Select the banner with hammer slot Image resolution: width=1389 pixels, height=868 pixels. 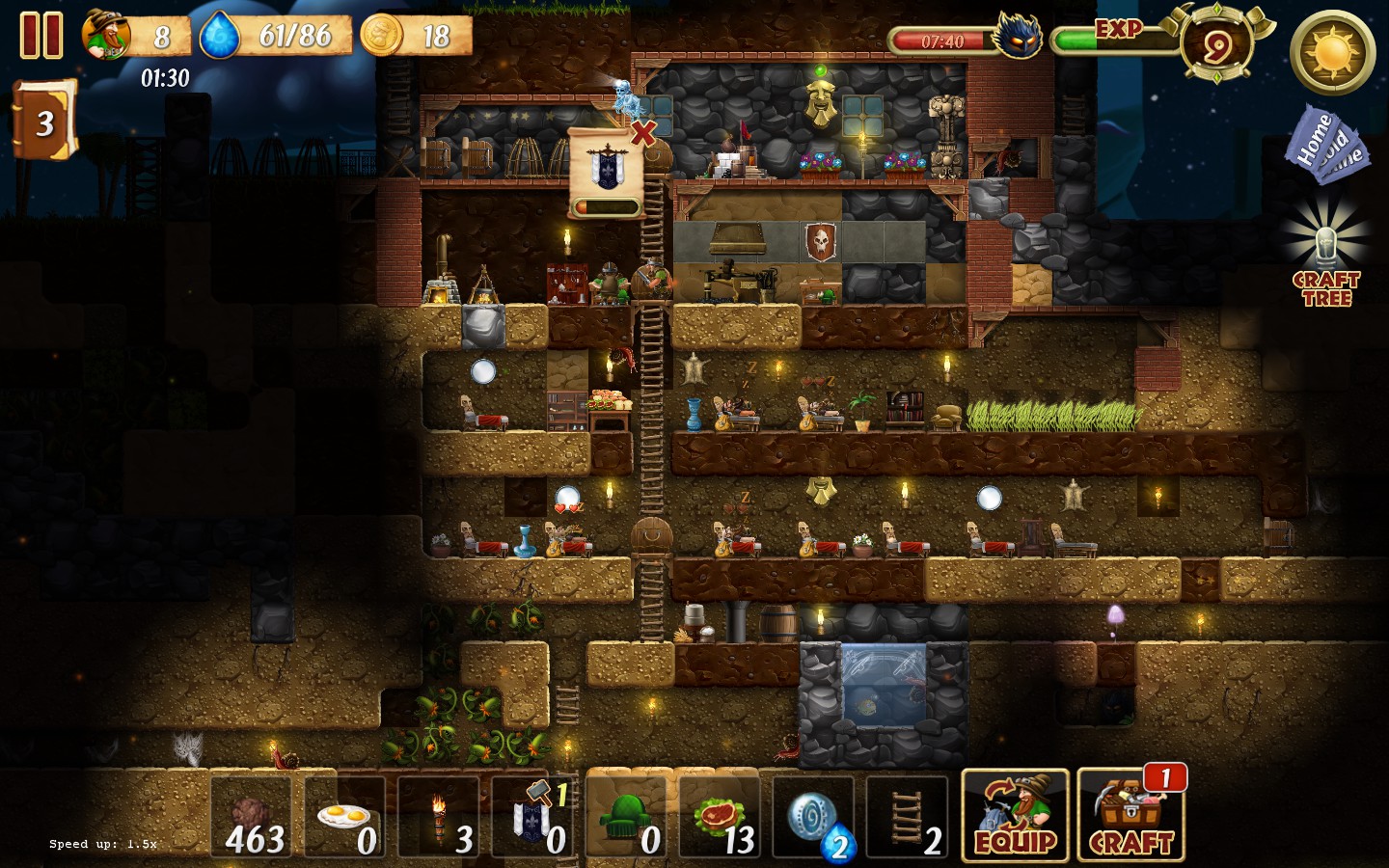point(532,818)
